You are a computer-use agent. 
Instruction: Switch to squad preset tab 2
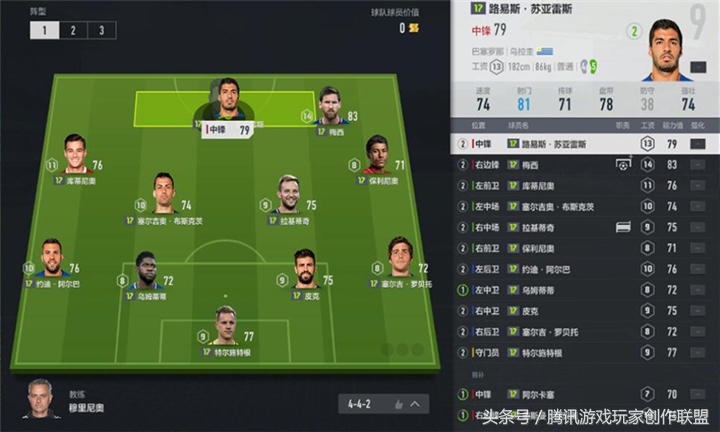72,30
